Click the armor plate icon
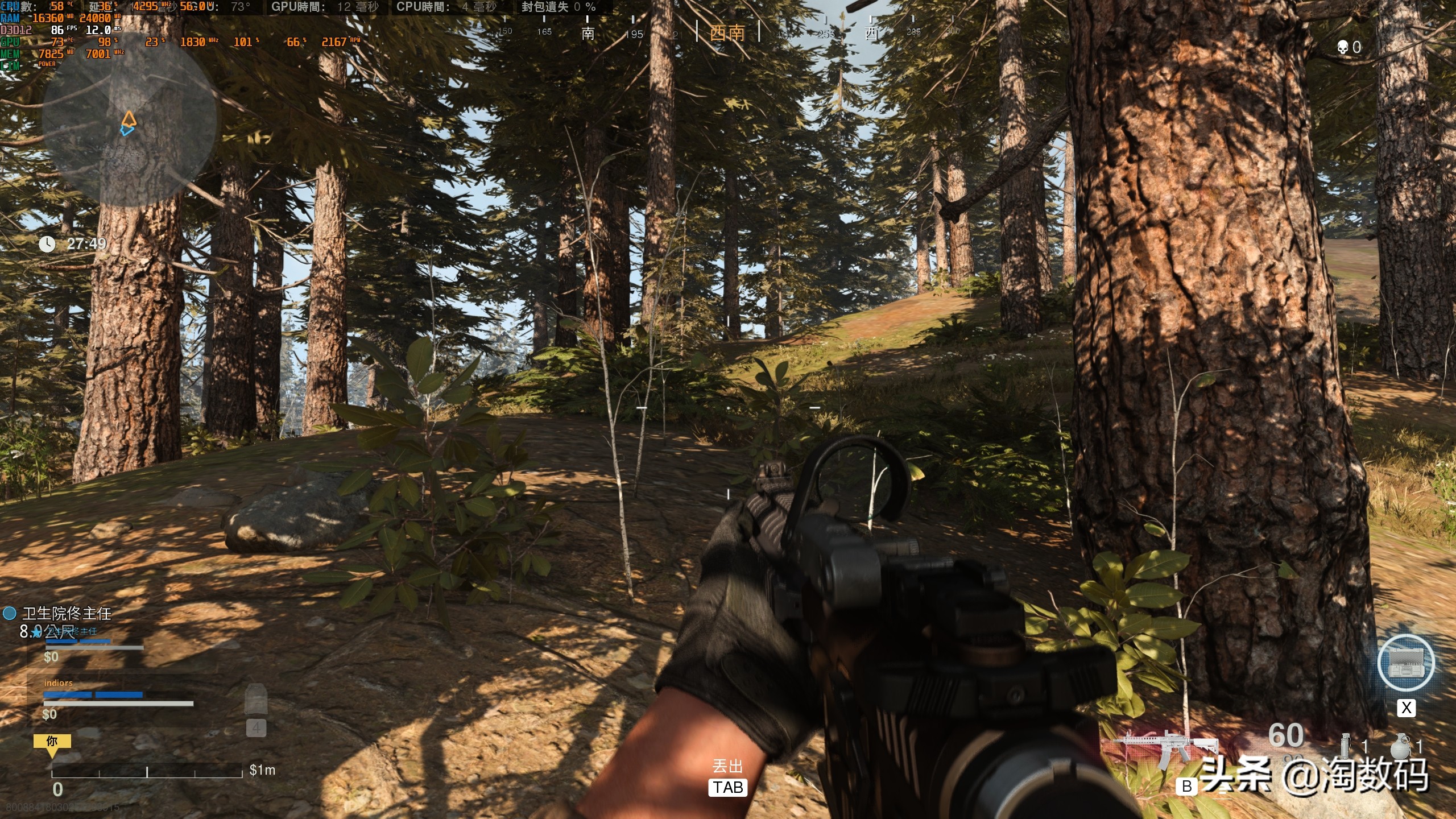The height and width of the screenshot is (819, 1456). coord(256,701)
